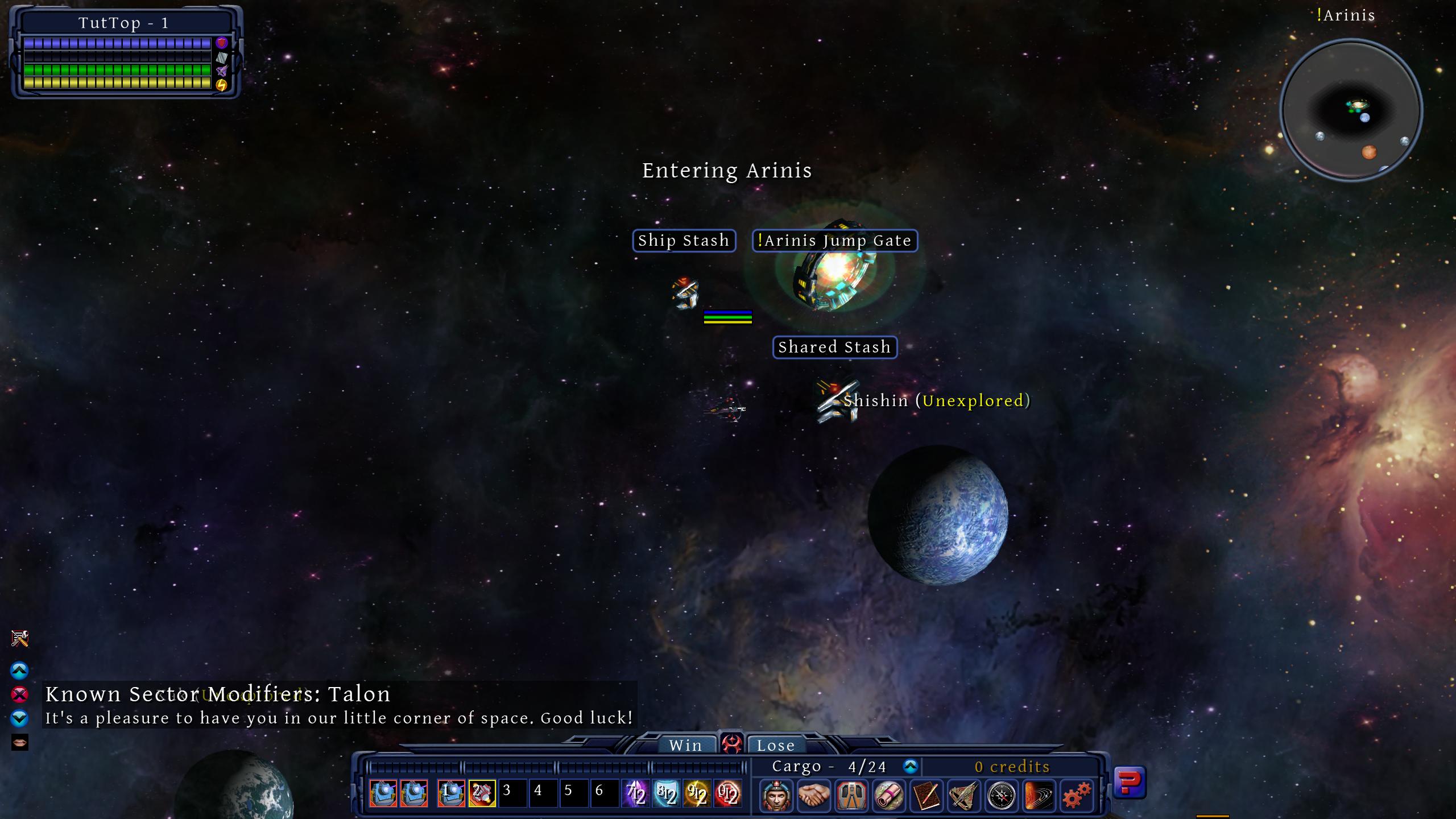The image size is (1456, 819).
Task: Click the compass icon in the toolbar
Action: [1002, 795]
